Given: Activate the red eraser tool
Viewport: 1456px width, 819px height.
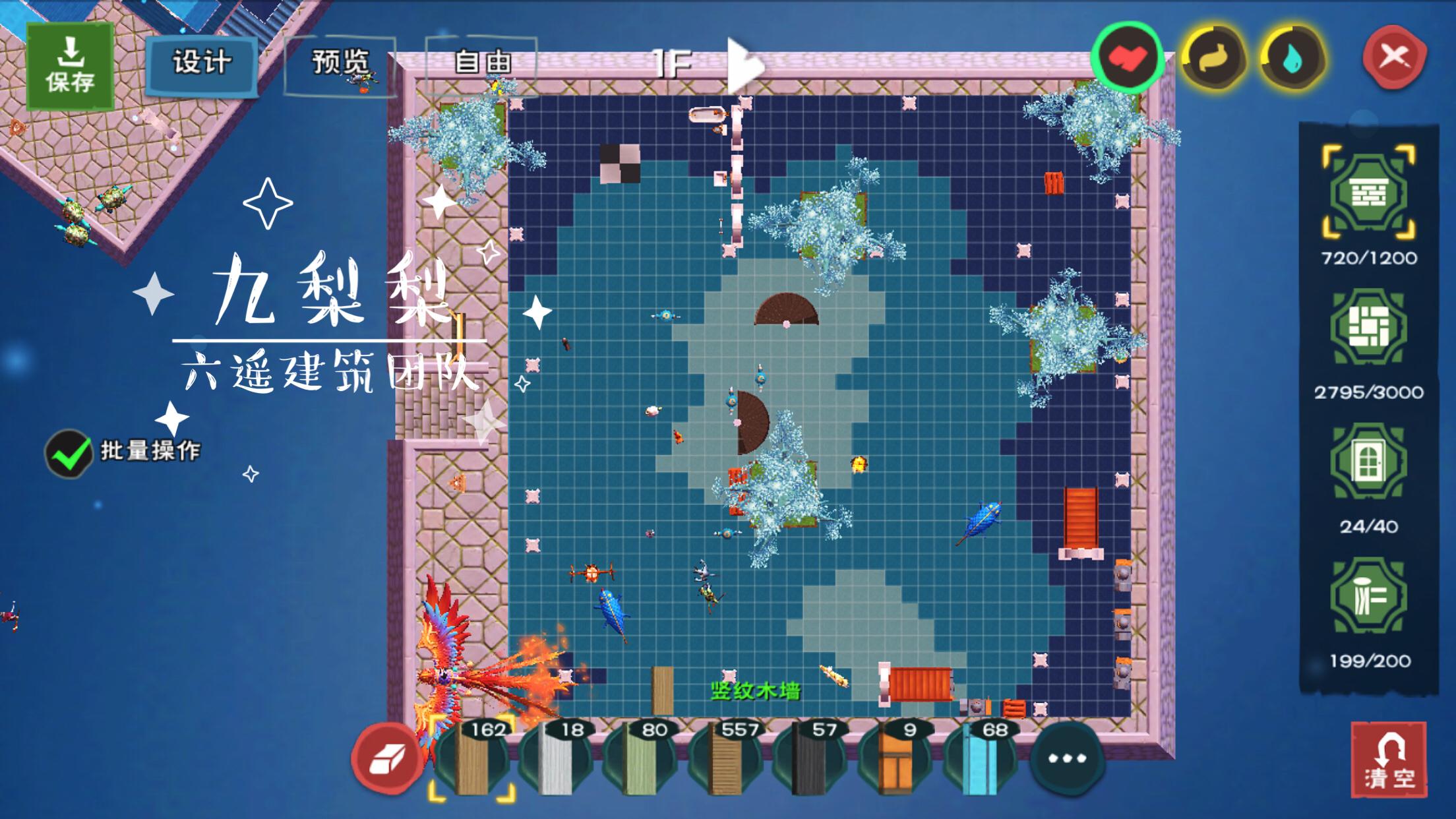Looking at the screenshot, I should pos(387,758).
